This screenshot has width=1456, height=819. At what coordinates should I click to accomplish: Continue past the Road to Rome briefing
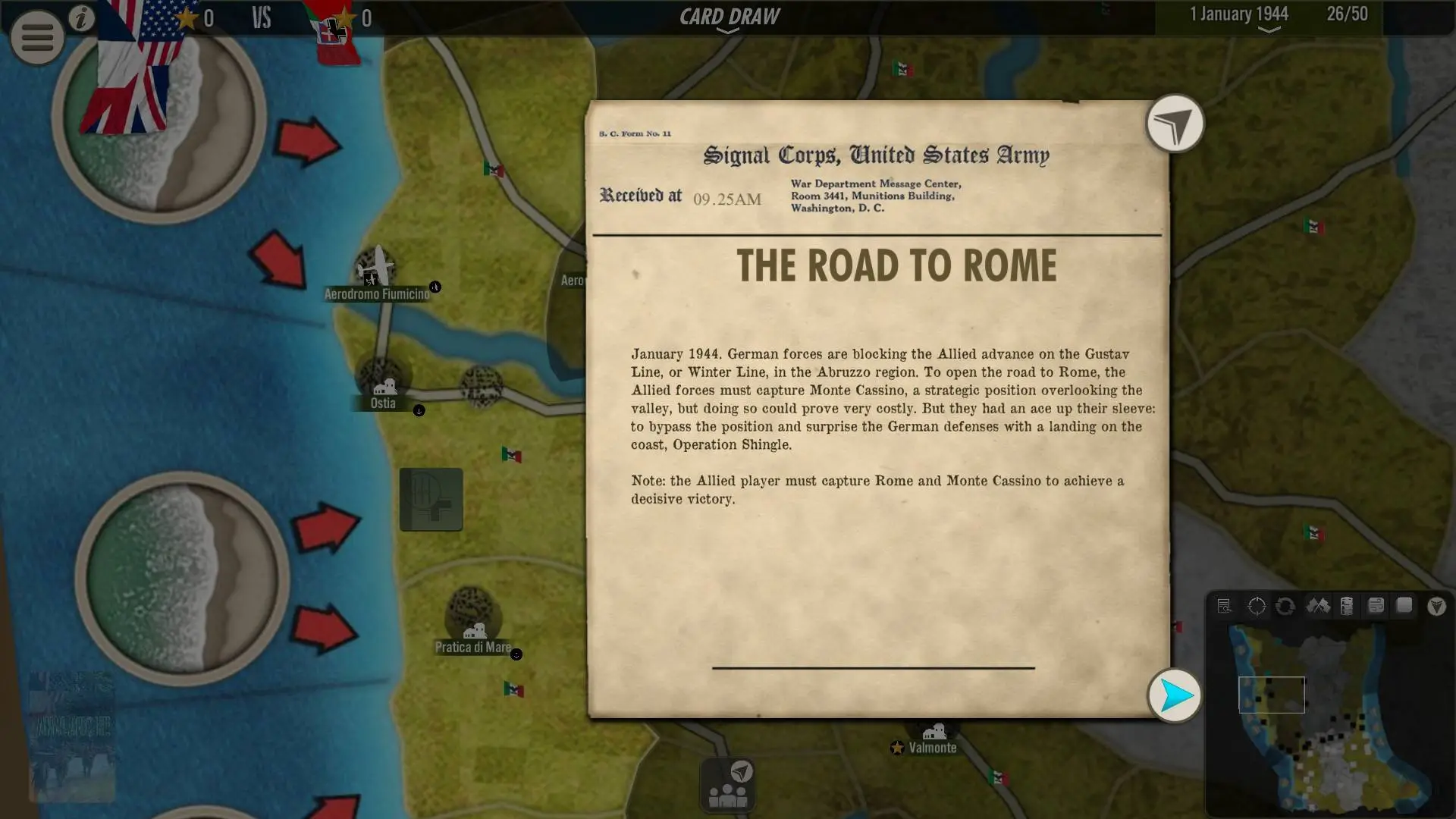coord(1175,695)
